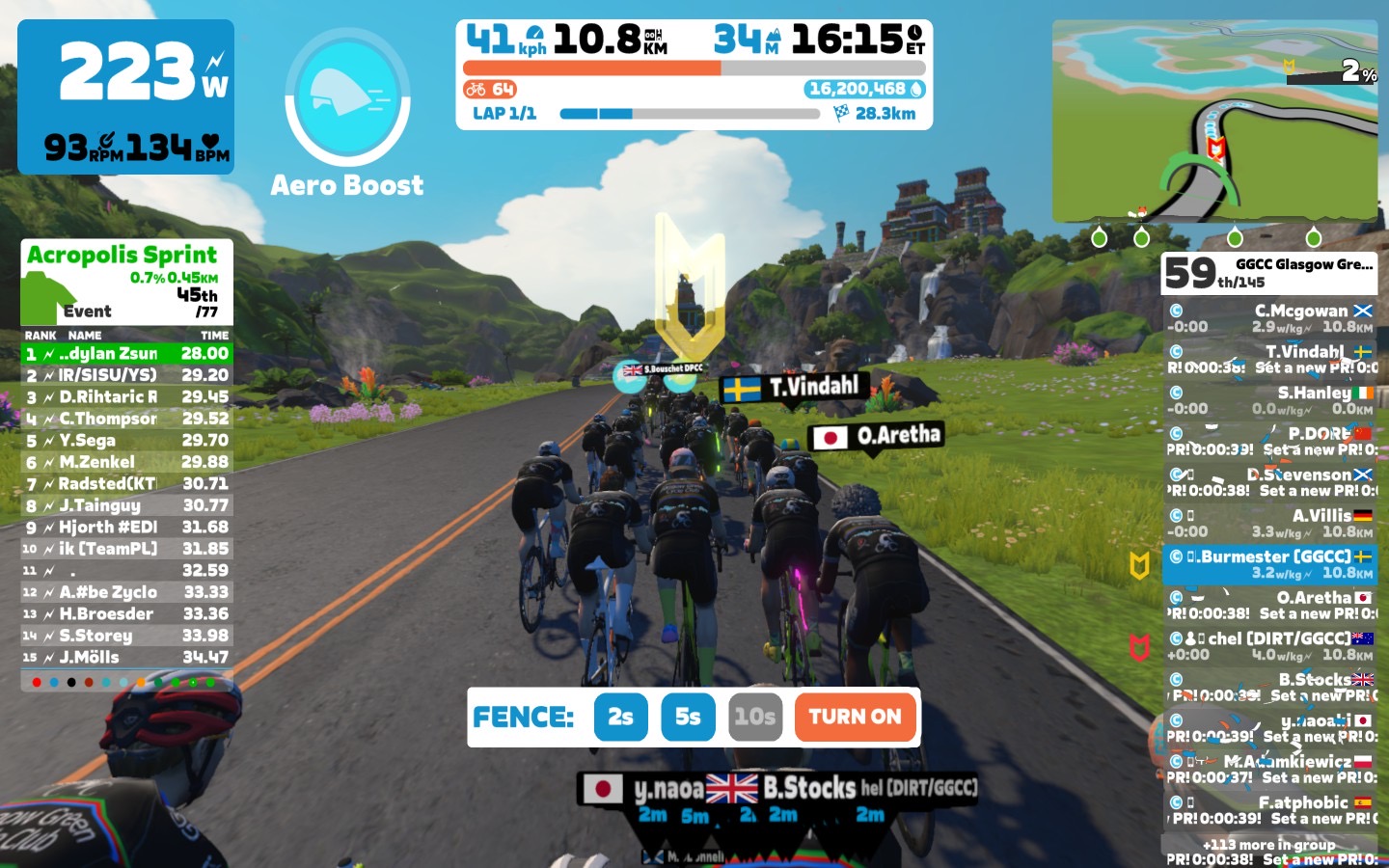Image resolution: width=1389 pixels, height=868 pixels.
Task: Select S.Storey in sprint rankings
Action: click(x=126, y=636)
